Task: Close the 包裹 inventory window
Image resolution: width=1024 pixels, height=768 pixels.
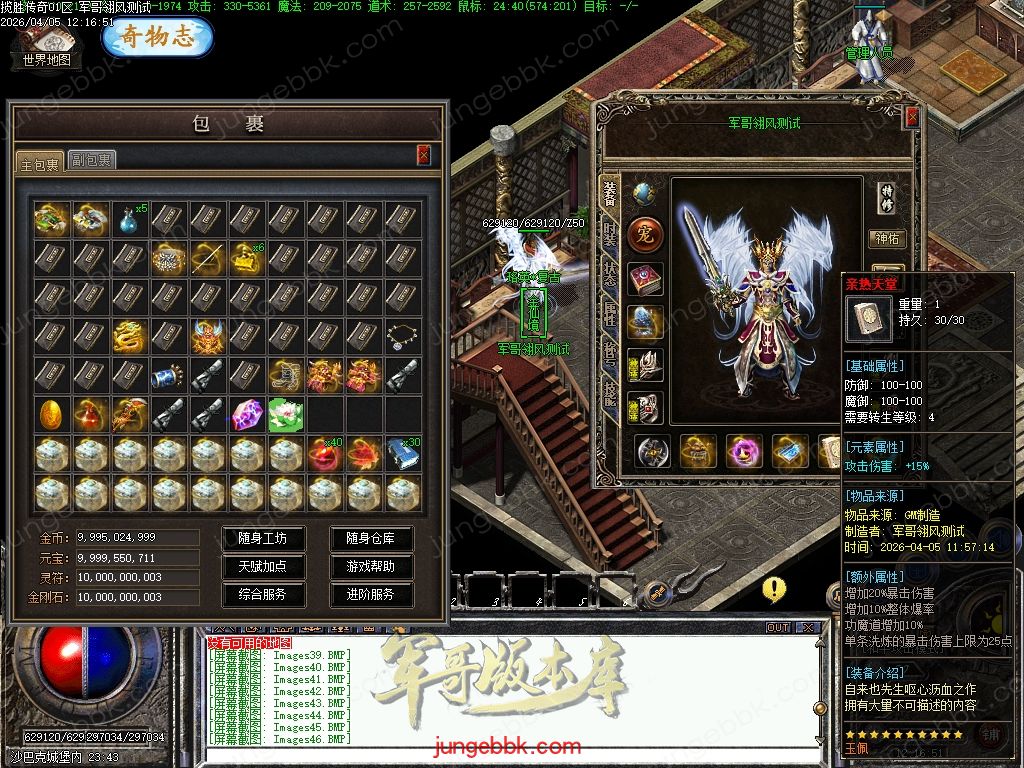Action: point(424,155)
